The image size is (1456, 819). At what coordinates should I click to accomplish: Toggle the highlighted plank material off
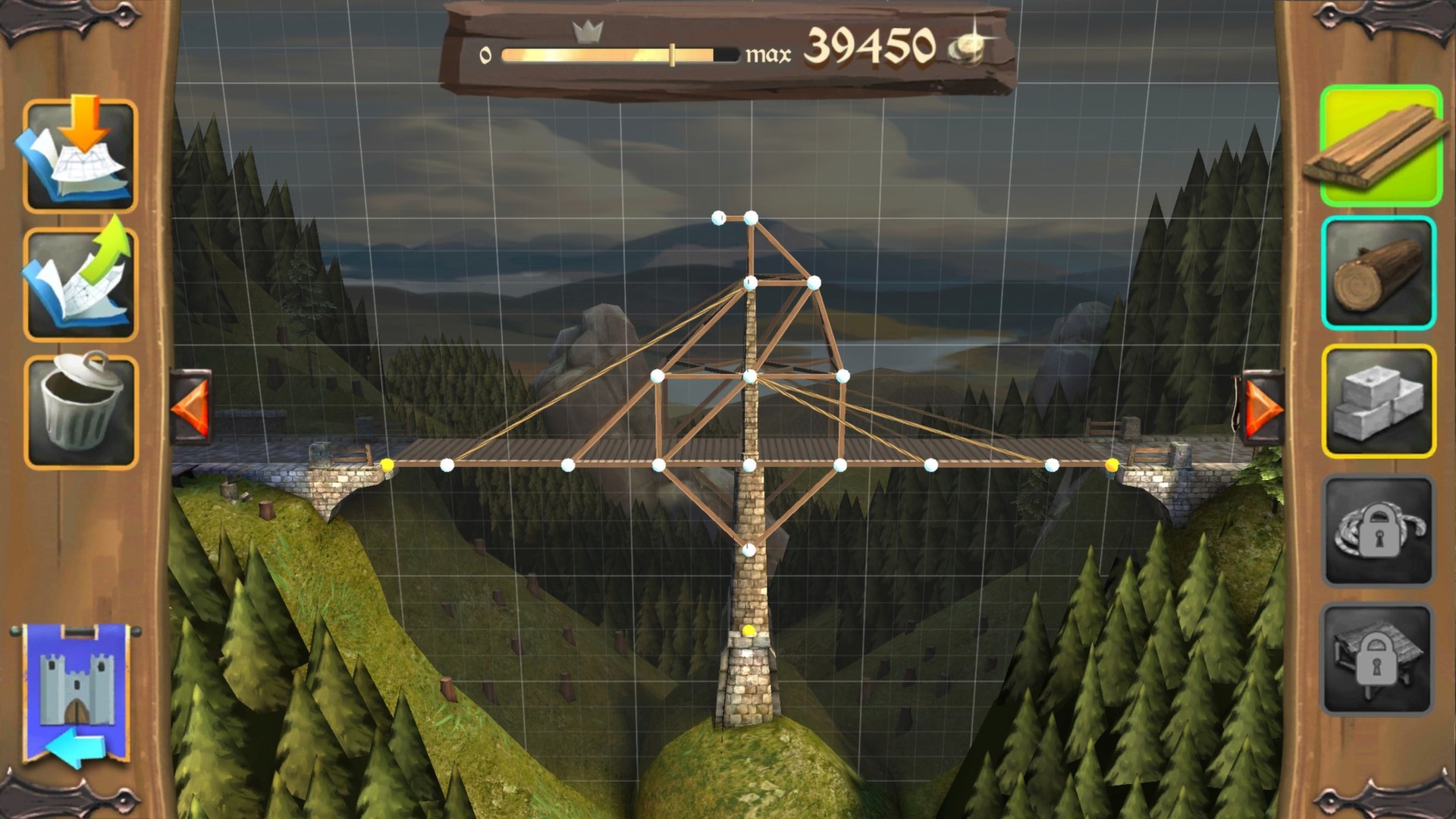coord(1382,147)
